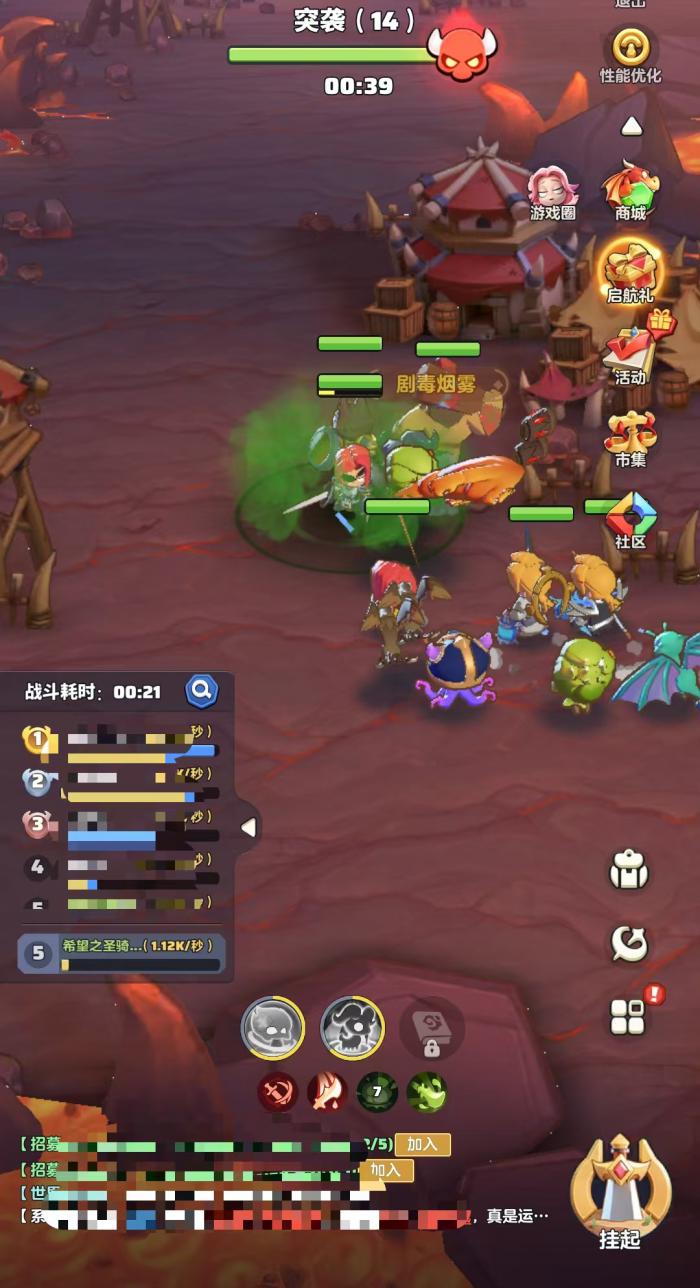Select the rank 5 希望之圣骑 row
This screenshot has height=1288, width=700.
coord(122,953)
